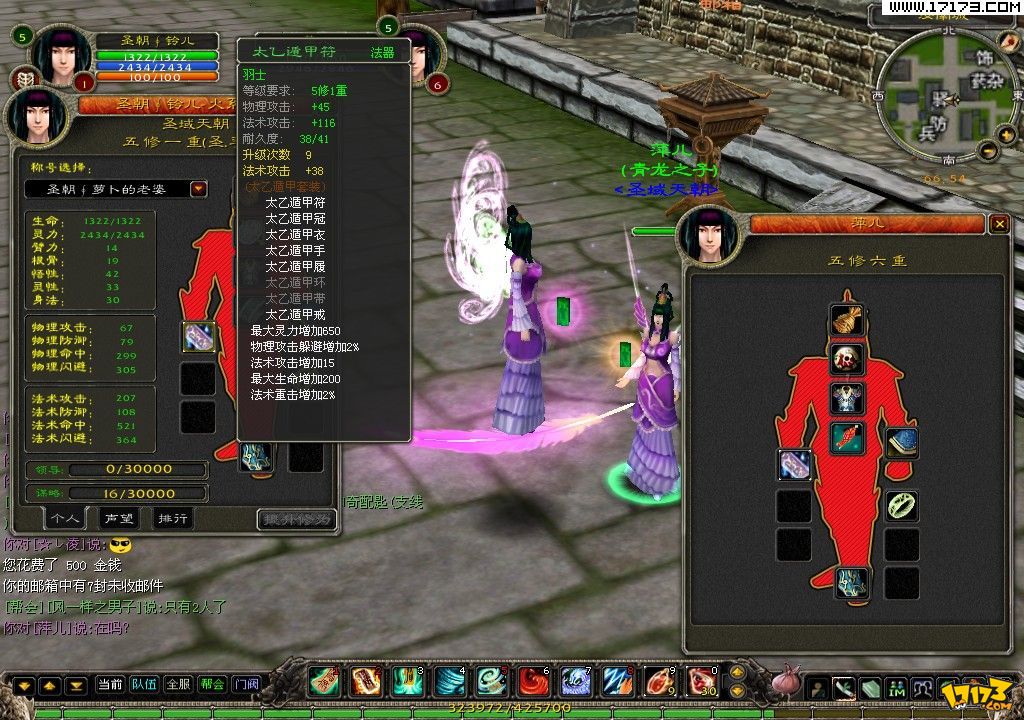Screen dimensions: 1024x720
Task: Select the skull necklace slot on 萍儿
Action: tap(847, 359)
